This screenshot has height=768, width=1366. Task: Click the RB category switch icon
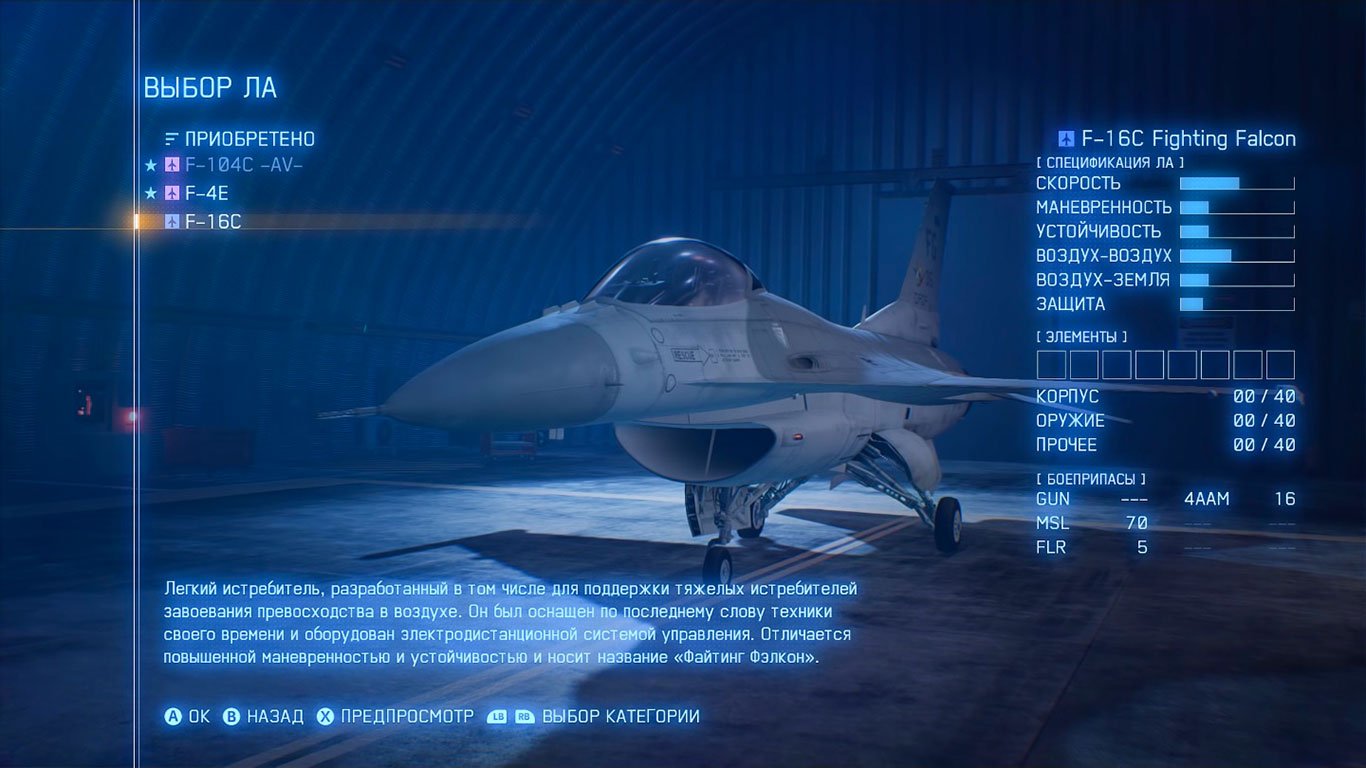pos(525,716)
